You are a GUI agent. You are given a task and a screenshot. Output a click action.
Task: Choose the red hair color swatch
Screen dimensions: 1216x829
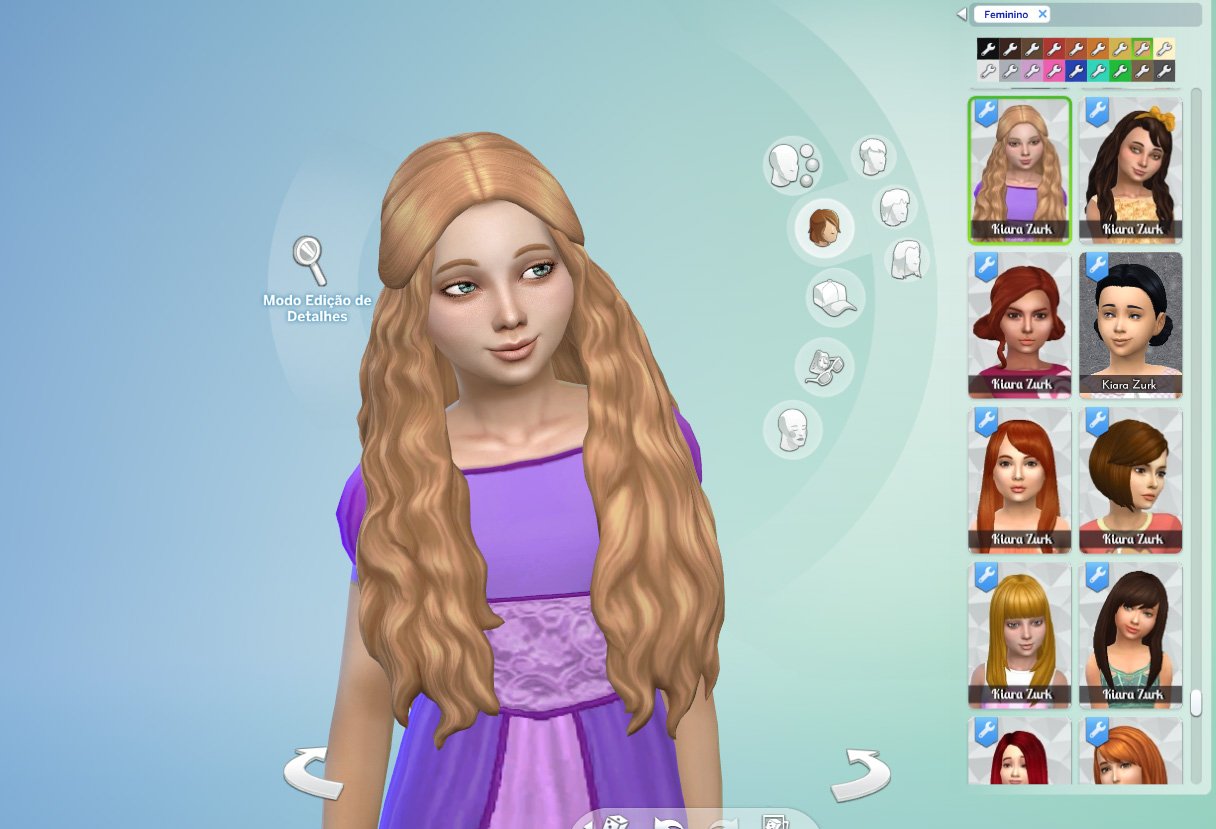1054,48
